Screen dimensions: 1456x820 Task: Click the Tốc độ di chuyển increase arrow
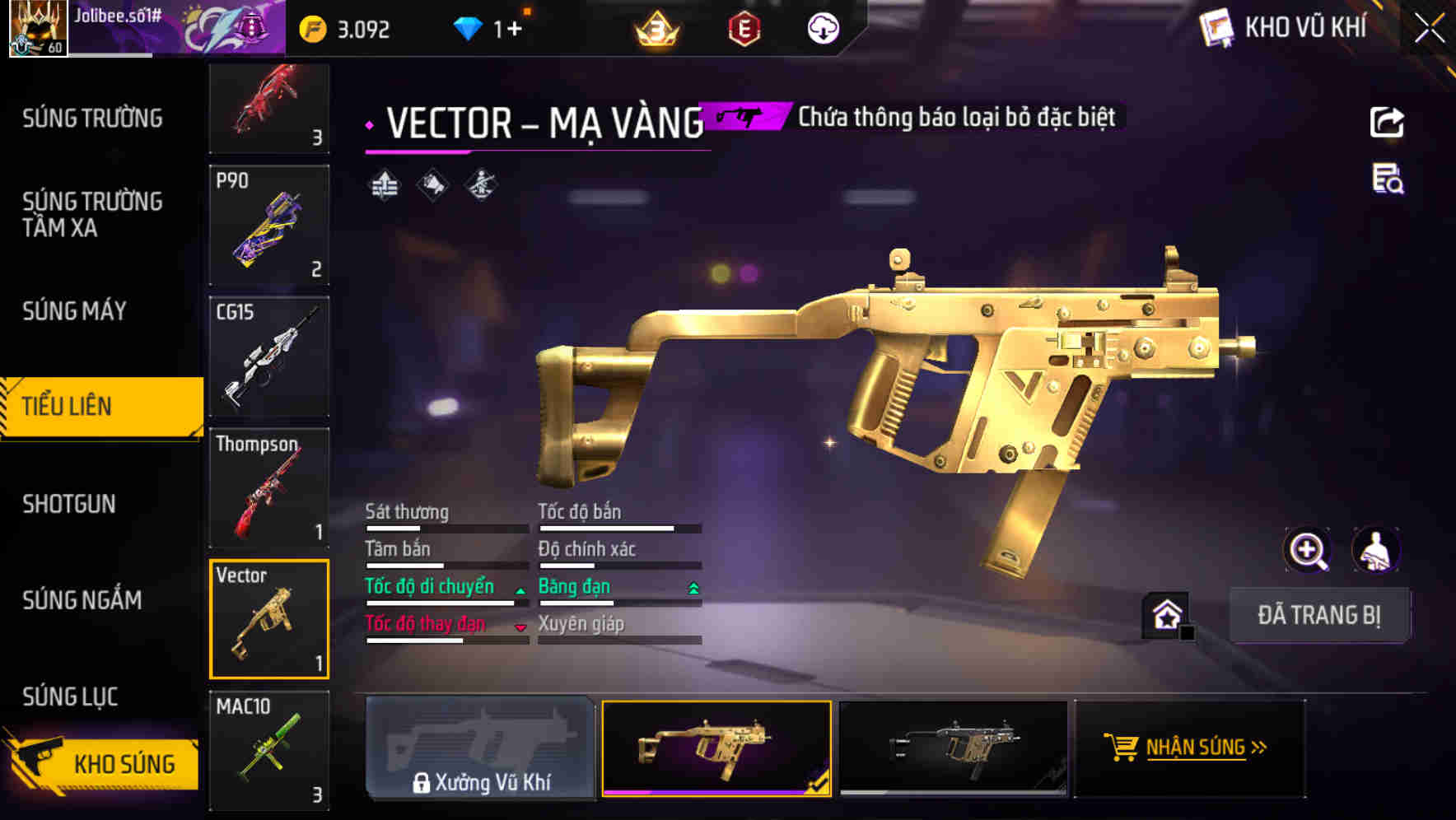click(x=520, y=590)
